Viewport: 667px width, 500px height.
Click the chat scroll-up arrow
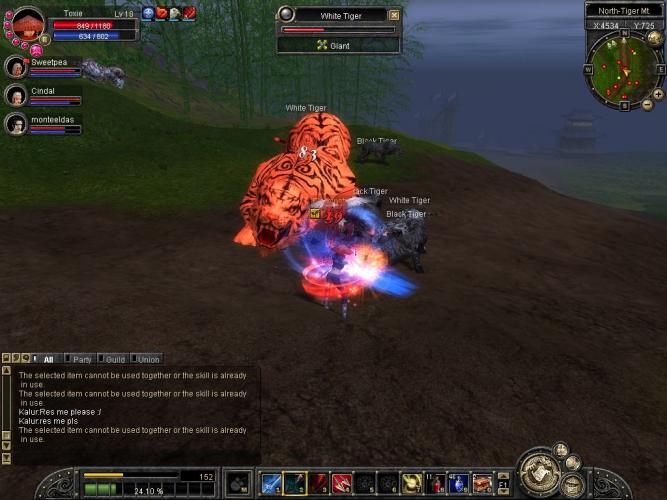[x=6, y=370]
